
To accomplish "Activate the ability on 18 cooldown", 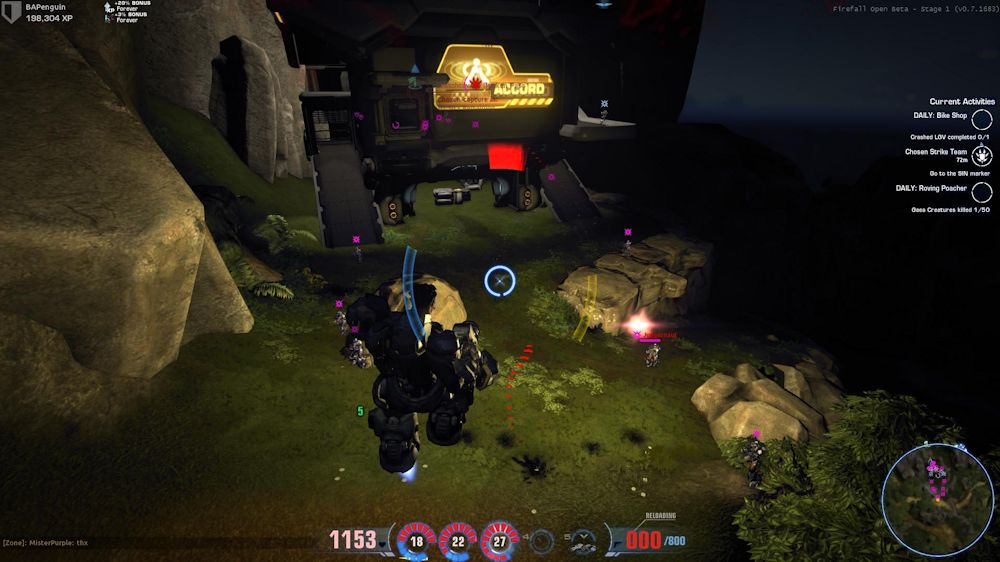I will point(416,541).
